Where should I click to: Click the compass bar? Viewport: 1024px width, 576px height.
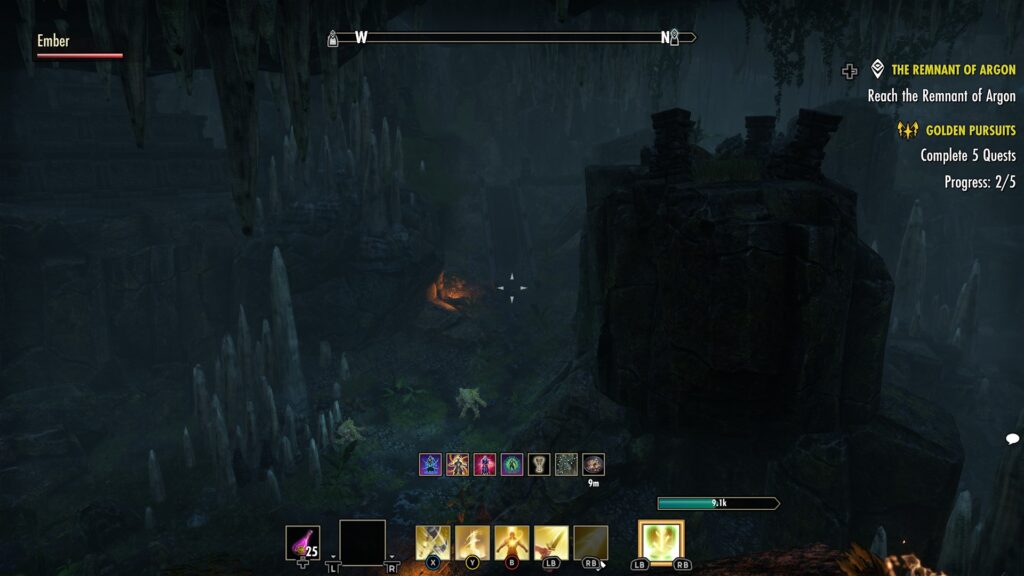pos(512,38)
